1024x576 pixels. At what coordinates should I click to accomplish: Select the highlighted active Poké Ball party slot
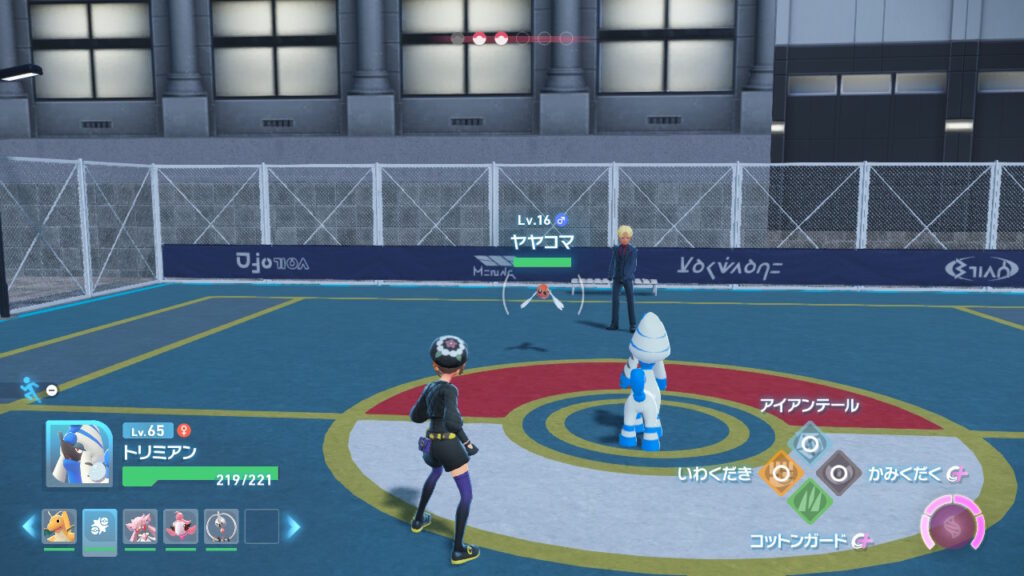99,526
